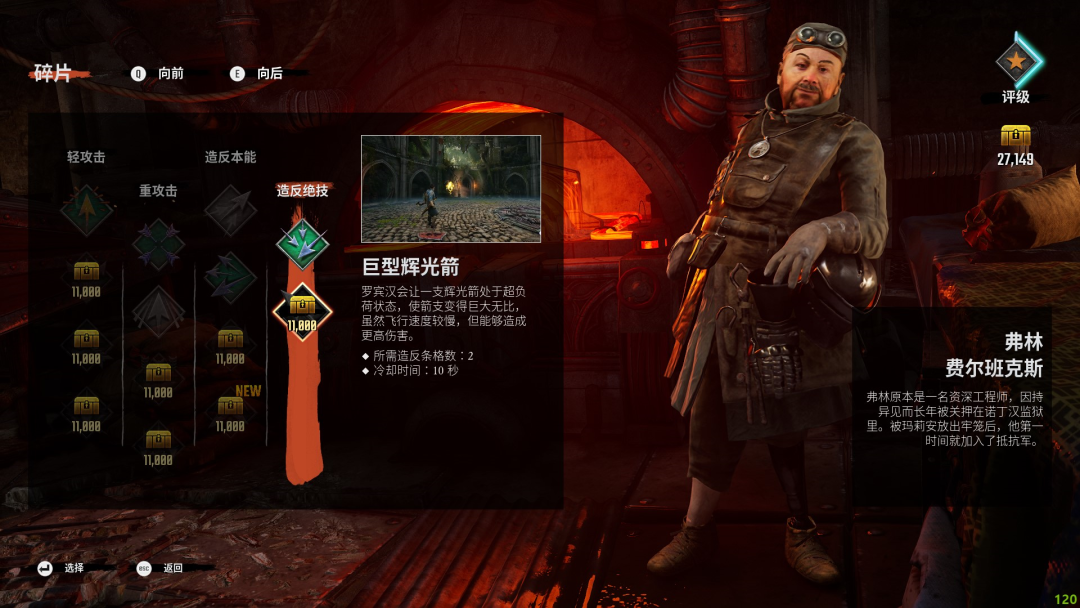Choose the four-arrow heavy attack skill icon

tap(158, 243)
